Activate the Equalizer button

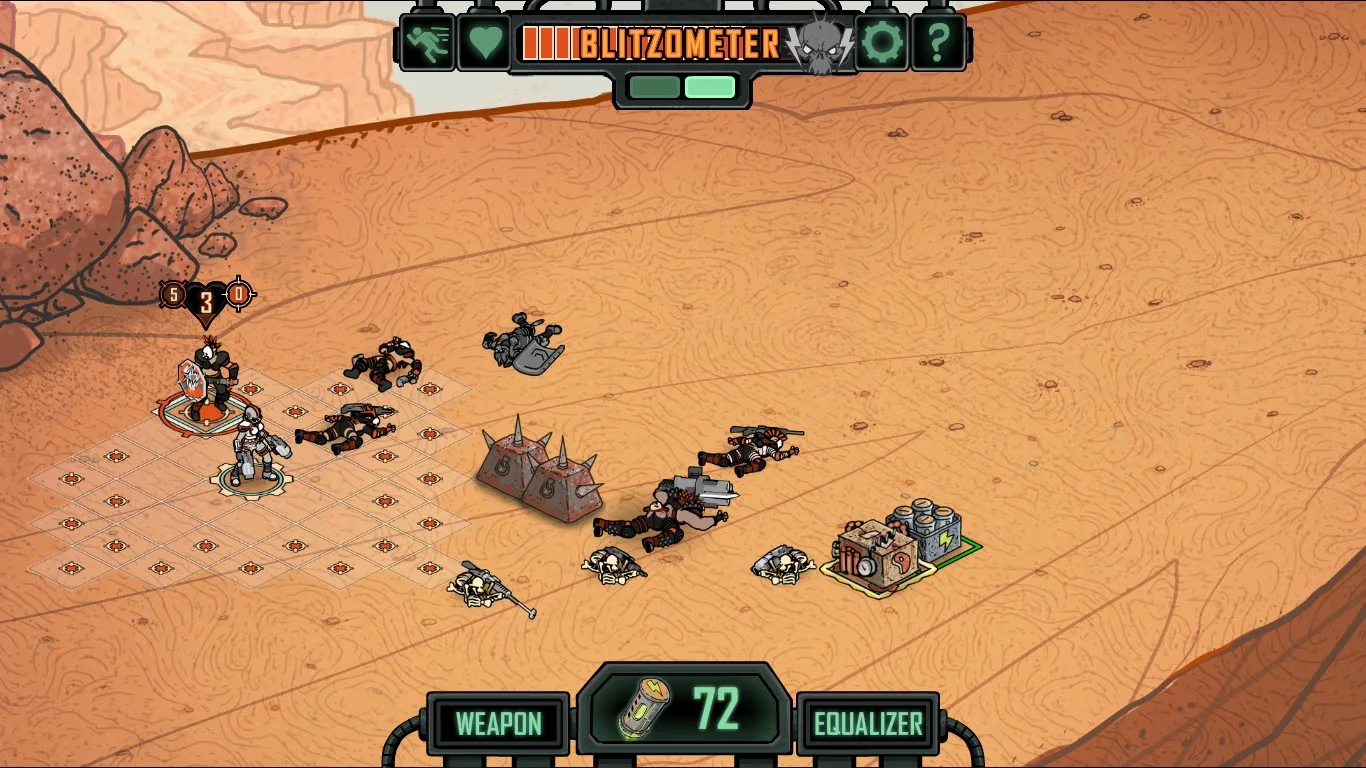click(868, 723)
